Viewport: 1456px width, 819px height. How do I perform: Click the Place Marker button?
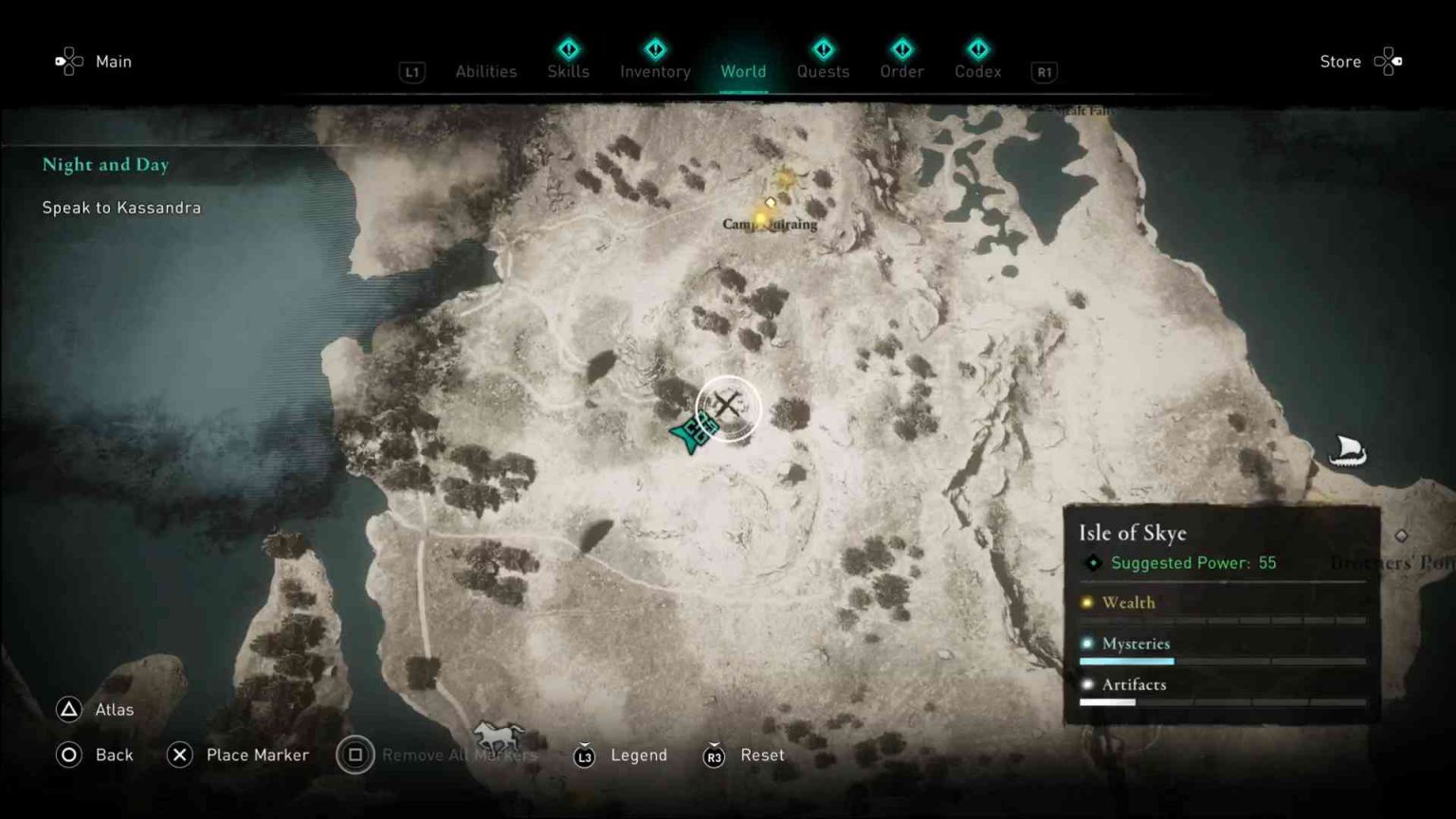pyautogui.click(x=237, y=755)
